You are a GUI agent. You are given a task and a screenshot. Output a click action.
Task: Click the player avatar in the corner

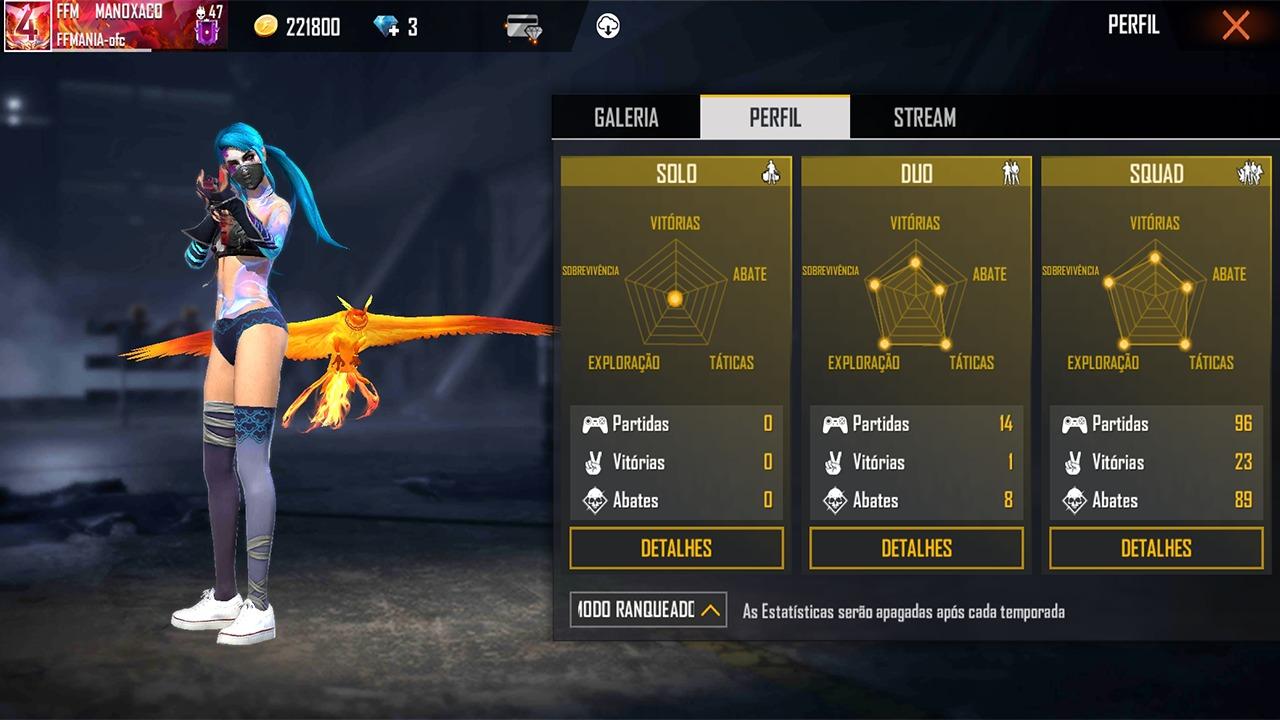27,26
